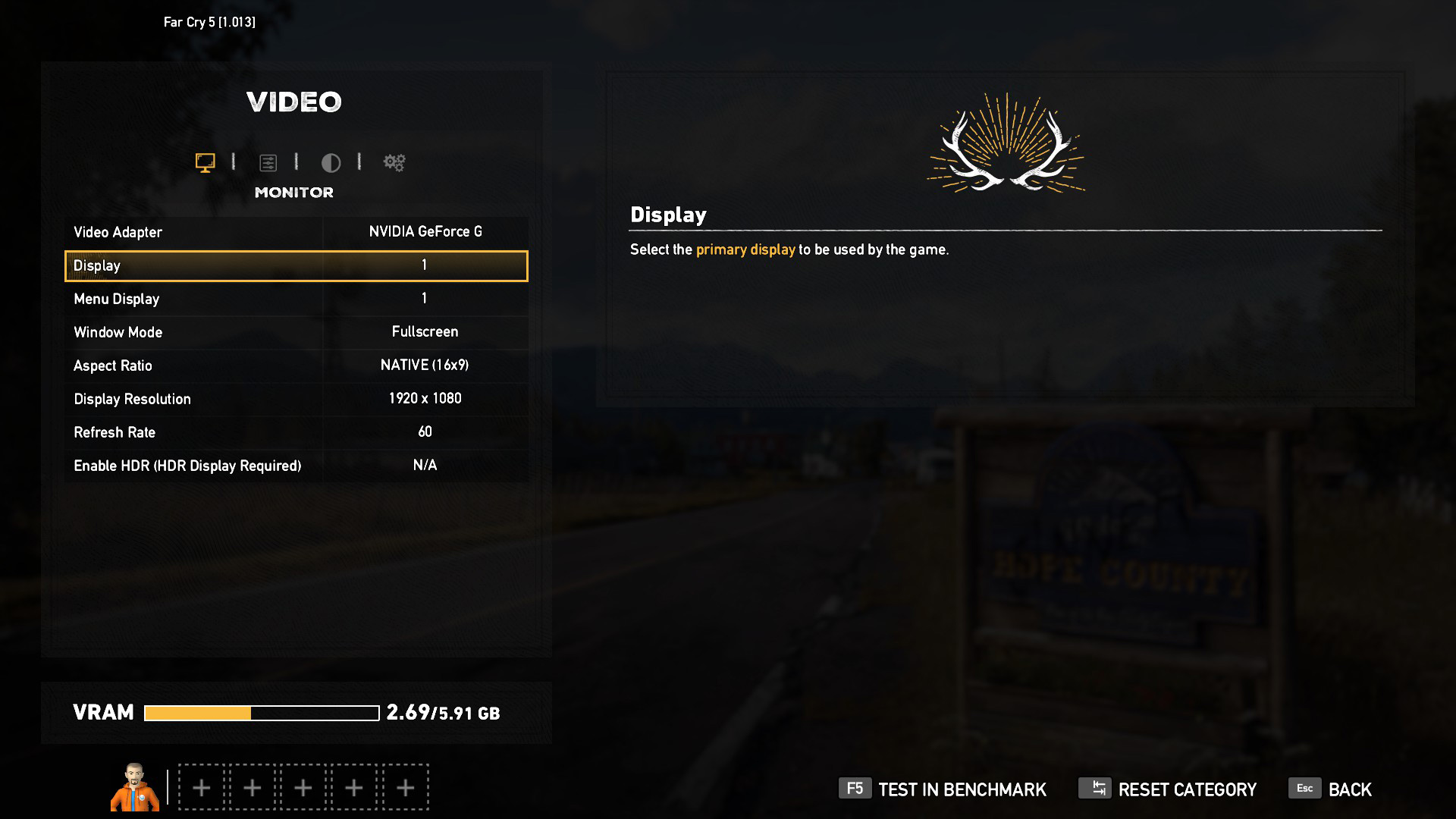Switch to the half-circle color tab
Image resolution: width=1456 pixels, height=819 pixels.
pos(331,162)
